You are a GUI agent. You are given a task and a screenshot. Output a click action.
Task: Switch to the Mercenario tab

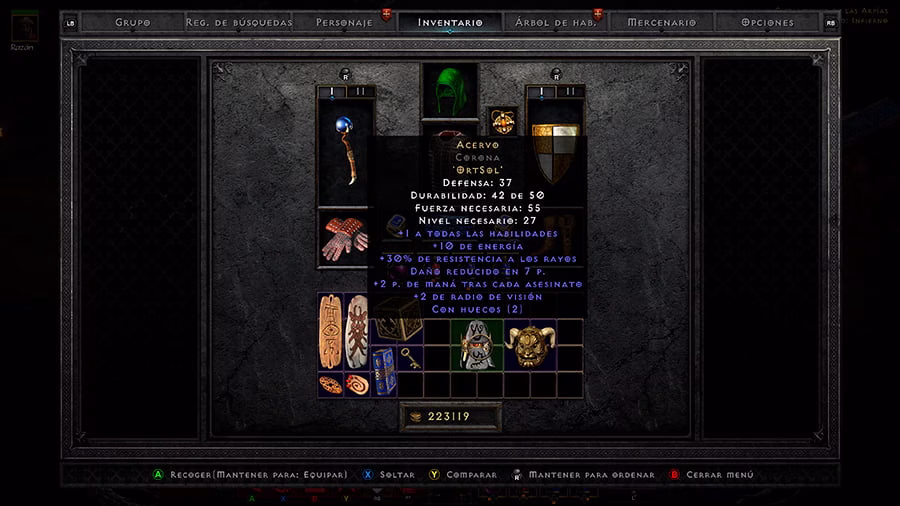click(x=661, y=22)
